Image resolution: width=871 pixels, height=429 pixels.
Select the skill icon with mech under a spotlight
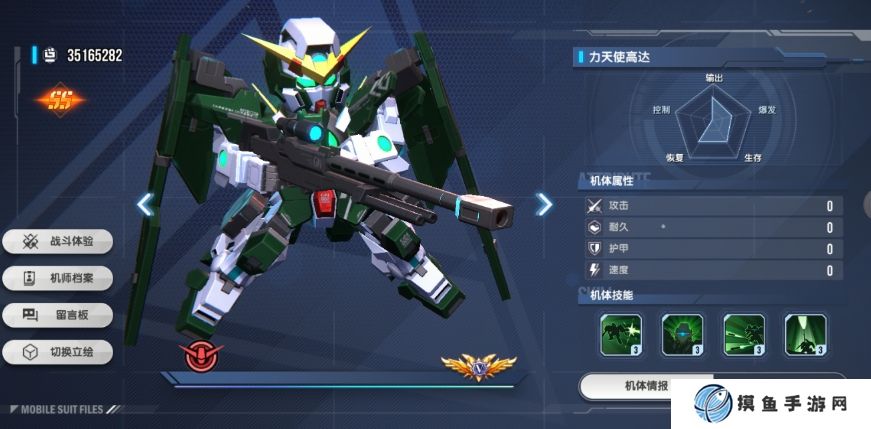pos(805,334)
